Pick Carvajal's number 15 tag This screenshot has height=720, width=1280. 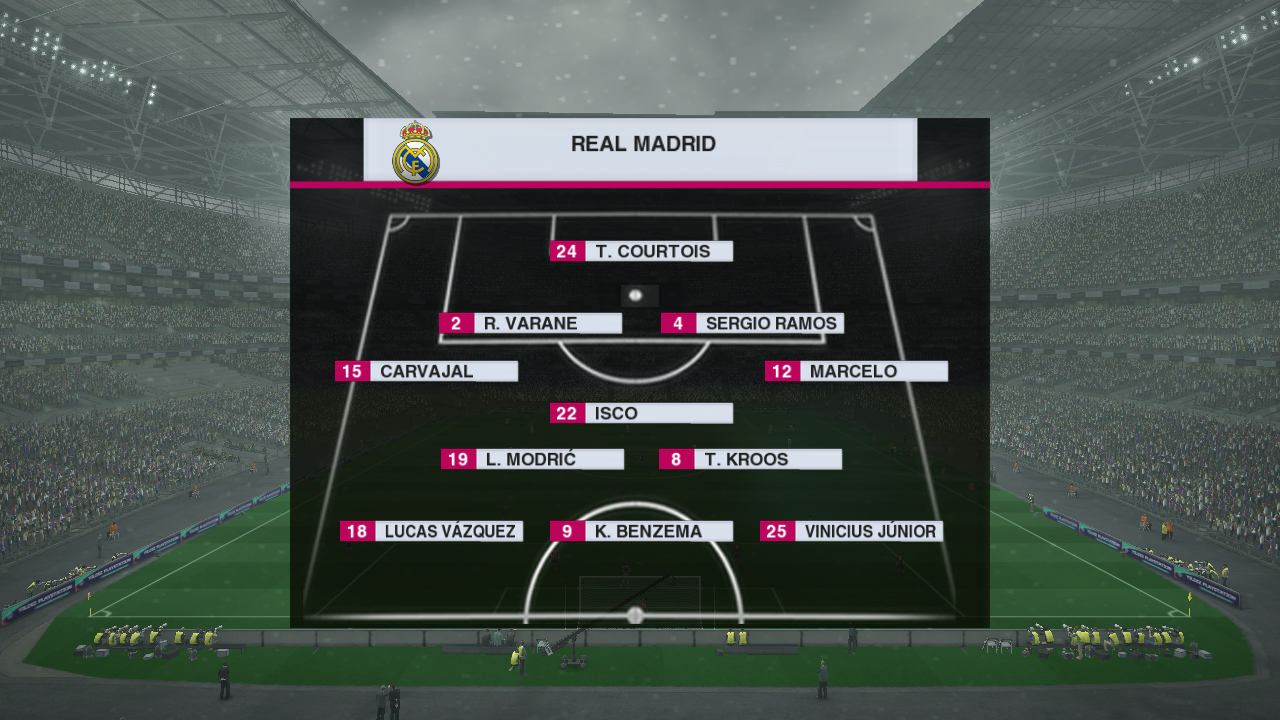pyautogui.click(x=352, y=371)
